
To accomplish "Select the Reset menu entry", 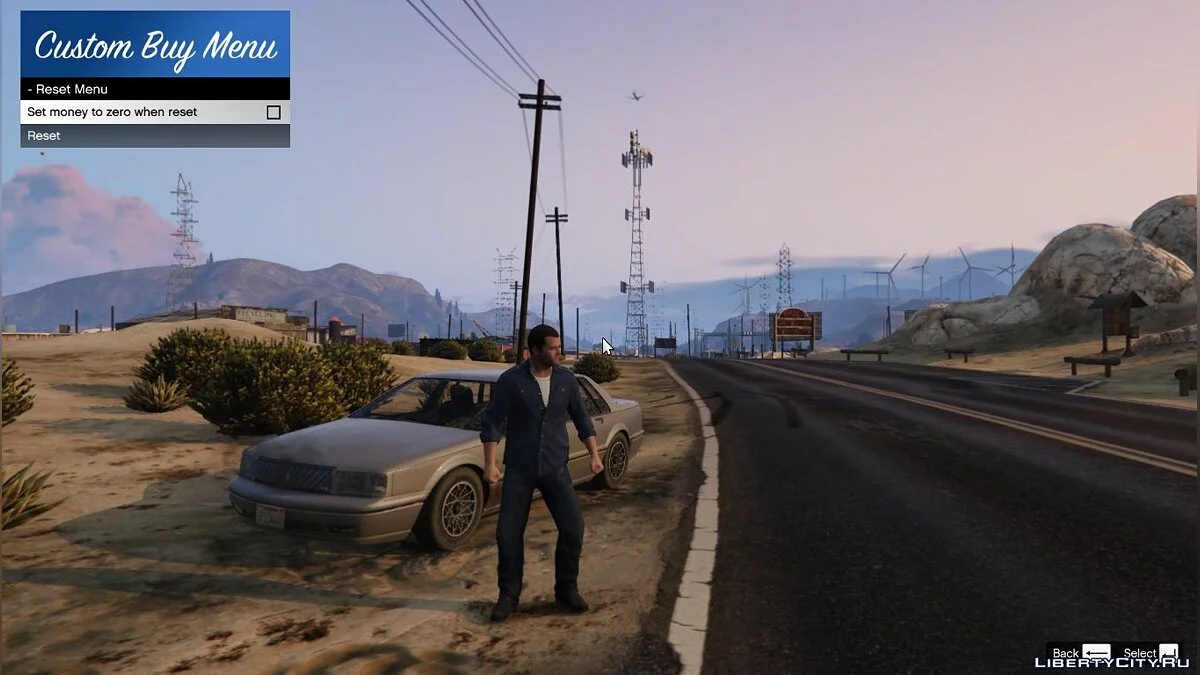I will pos(155,136).
